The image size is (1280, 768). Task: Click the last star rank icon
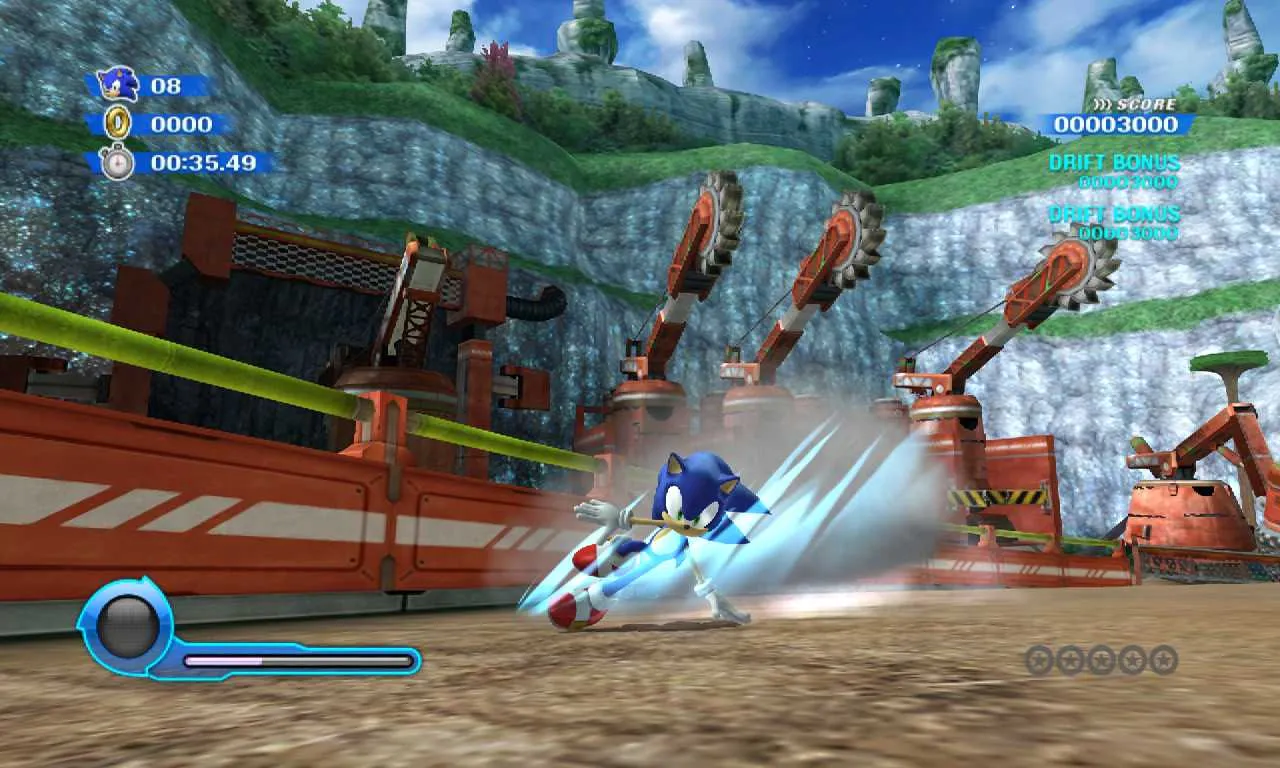(1165, 658)
